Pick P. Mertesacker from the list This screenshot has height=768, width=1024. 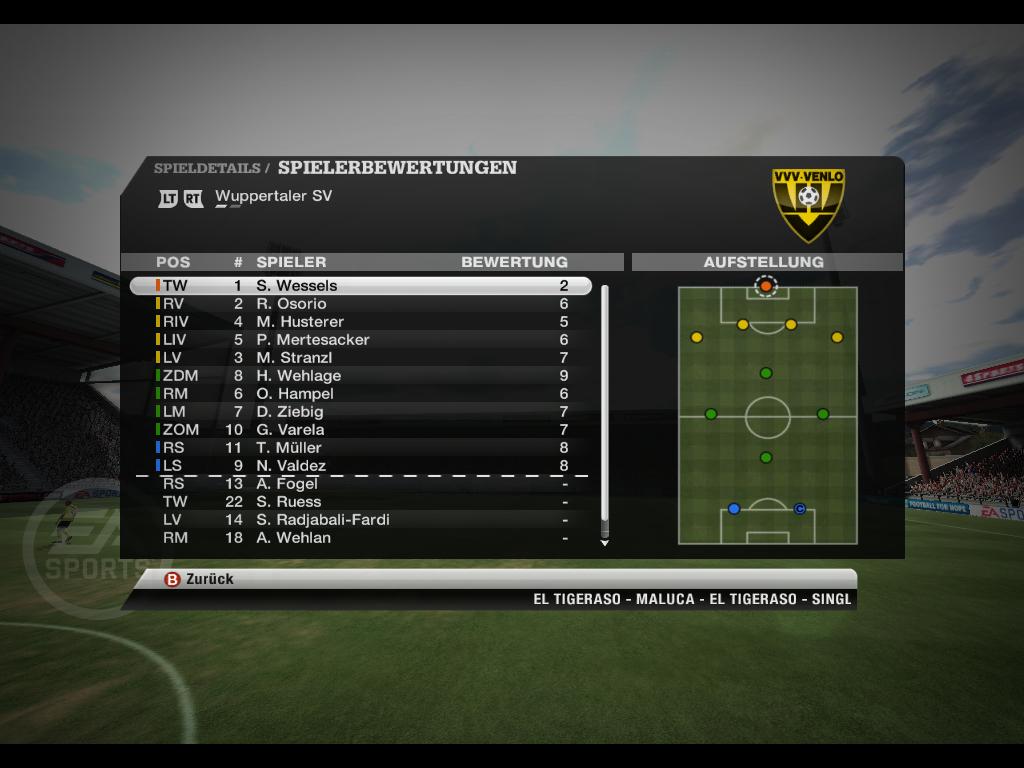tap(360, 340)
